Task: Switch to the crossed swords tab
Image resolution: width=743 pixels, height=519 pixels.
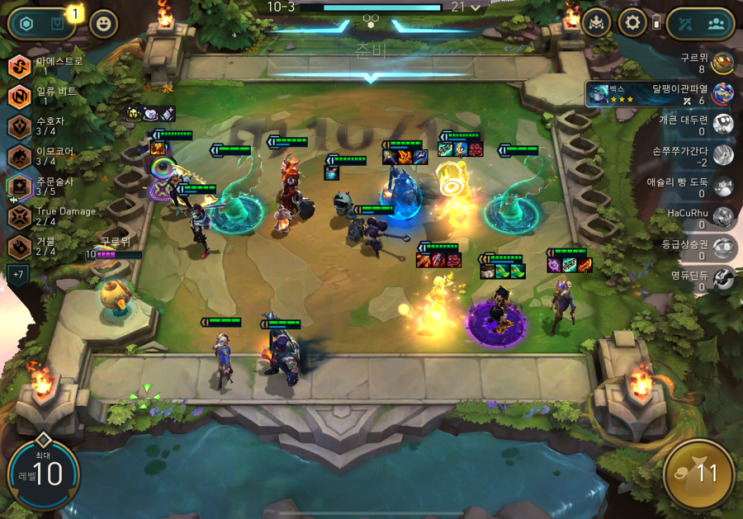Action: coord(686,23)
